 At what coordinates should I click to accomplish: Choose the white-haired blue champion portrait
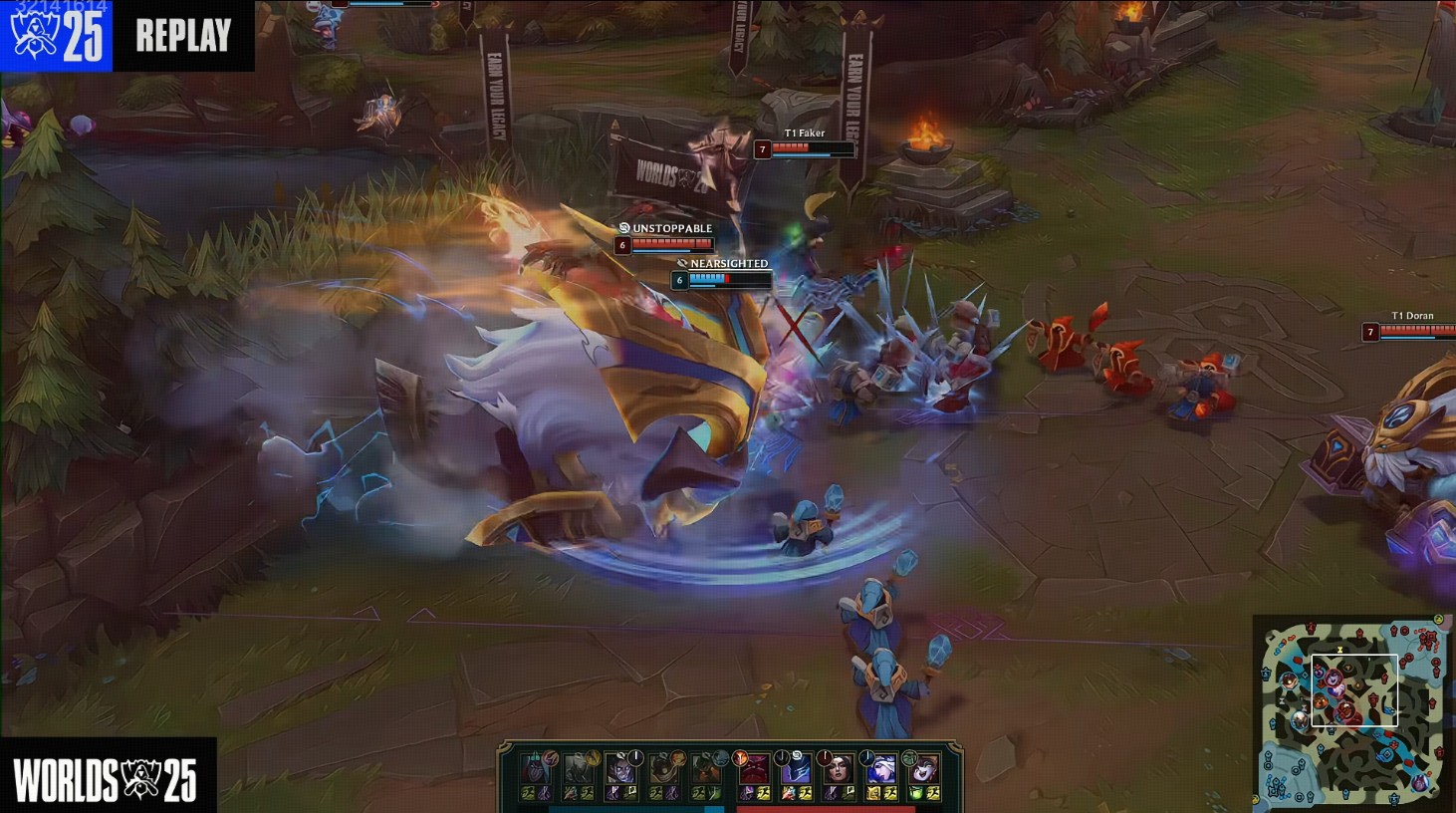(880, 768)
